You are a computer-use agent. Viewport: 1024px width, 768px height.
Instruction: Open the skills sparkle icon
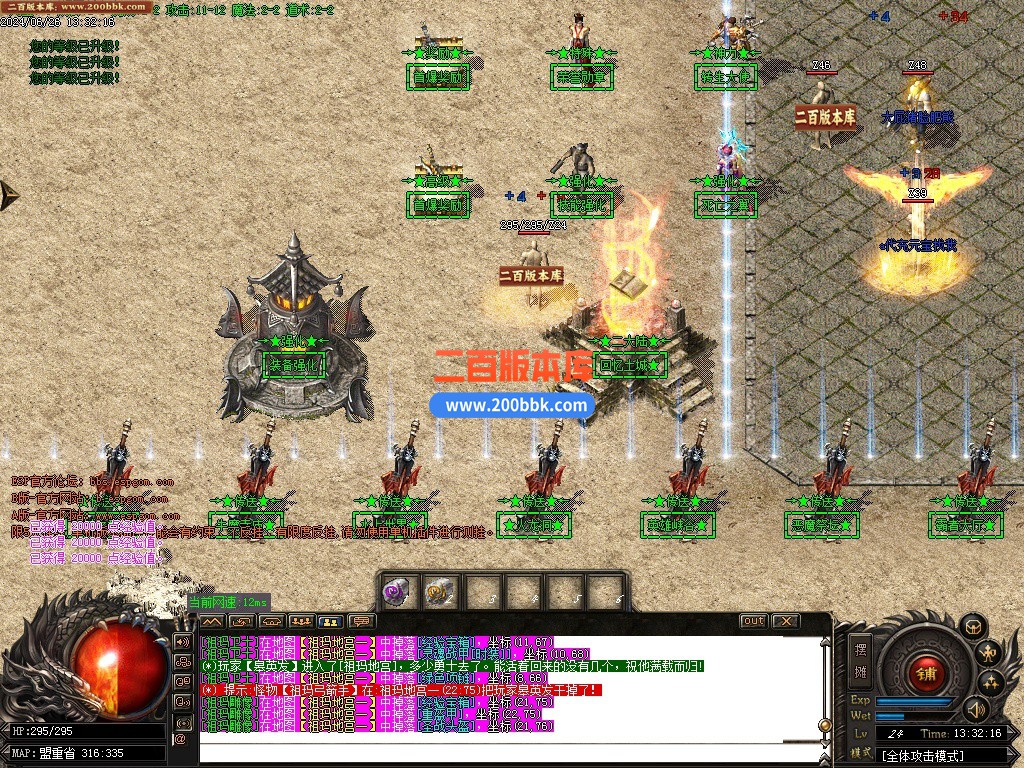(992, 683)
